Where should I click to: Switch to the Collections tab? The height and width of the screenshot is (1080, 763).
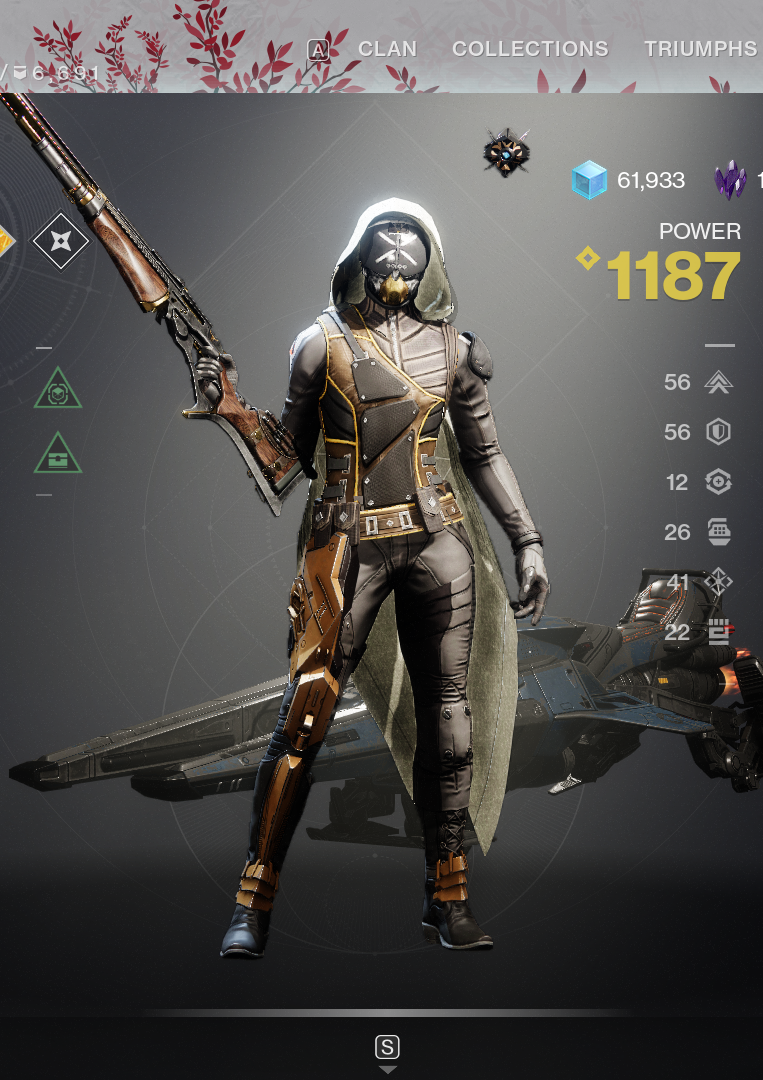click(530, 49)
